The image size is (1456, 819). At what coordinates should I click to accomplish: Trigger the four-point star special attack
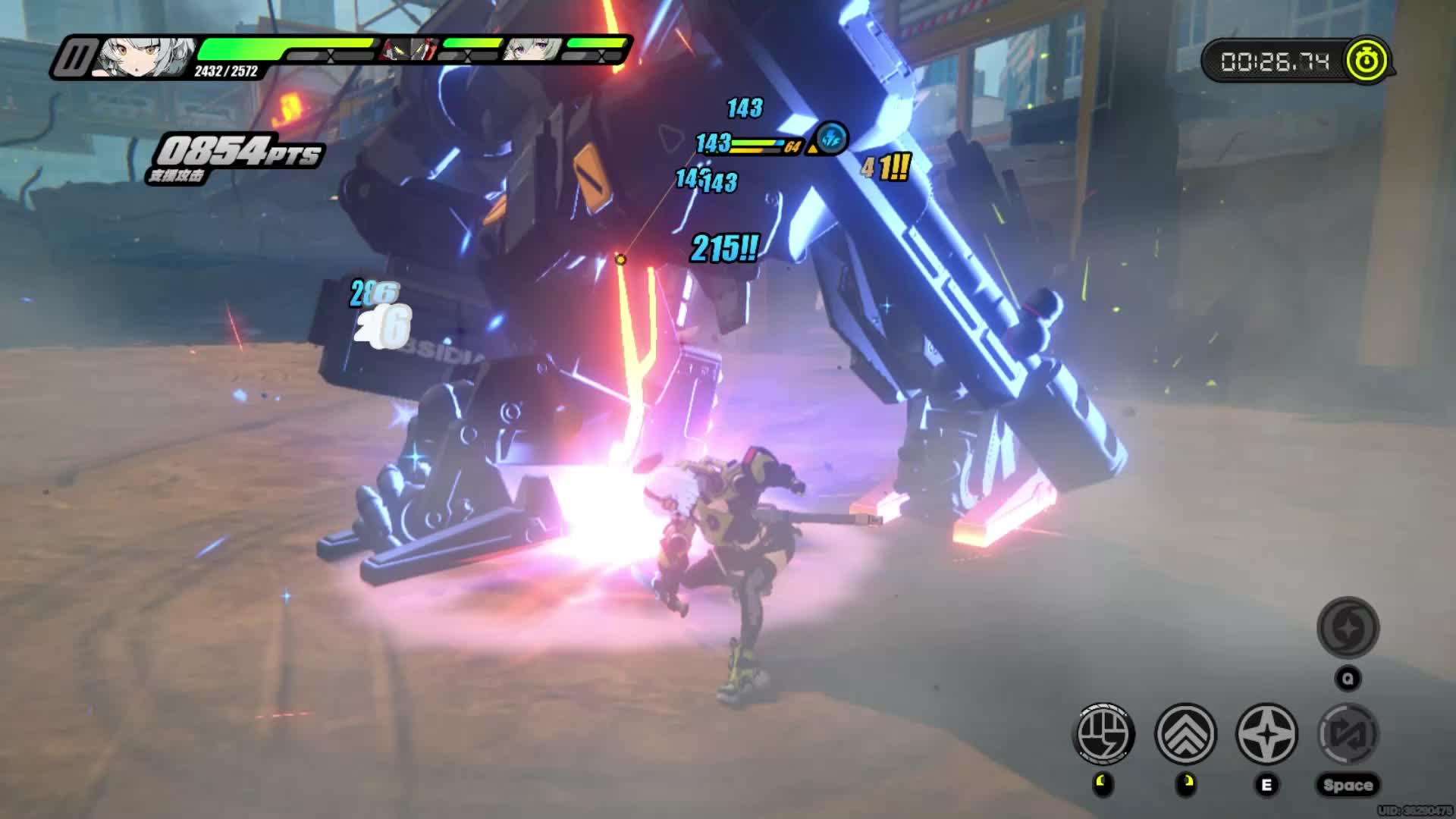pyautogui.click(x=1266, y=733)
